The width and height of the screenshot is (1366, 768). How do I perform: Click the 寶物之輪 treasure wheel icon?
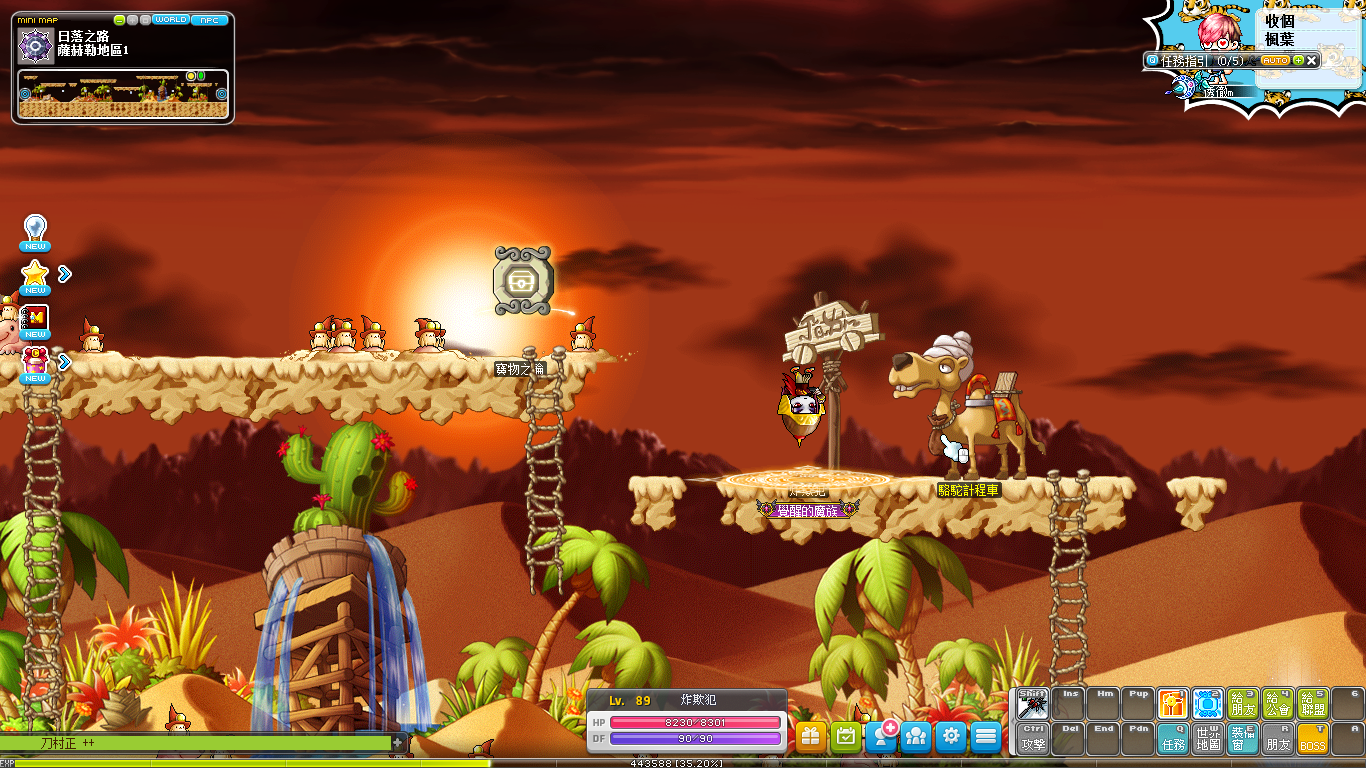pos(523,281)
